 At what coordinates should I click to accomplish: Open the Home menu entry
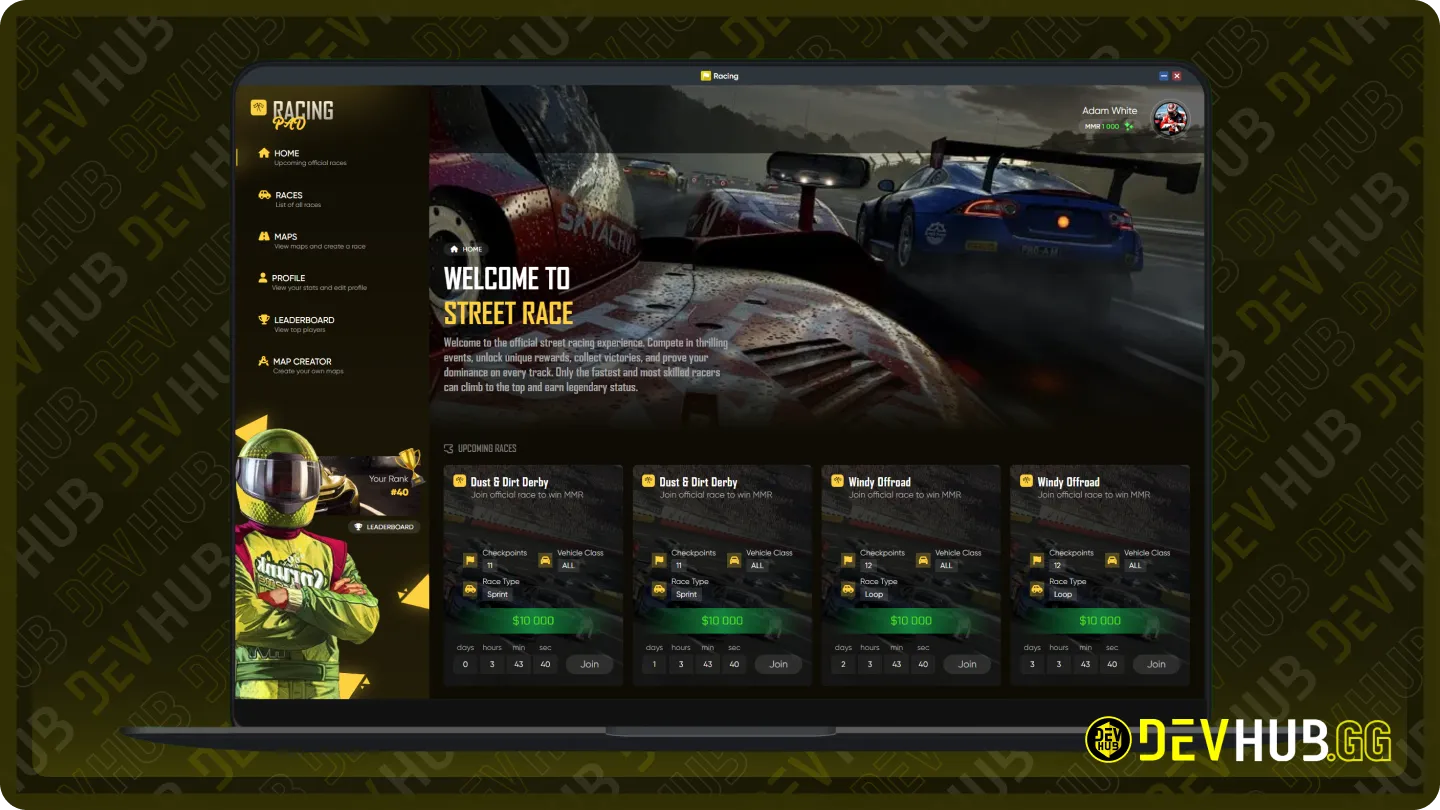[287, 154]
